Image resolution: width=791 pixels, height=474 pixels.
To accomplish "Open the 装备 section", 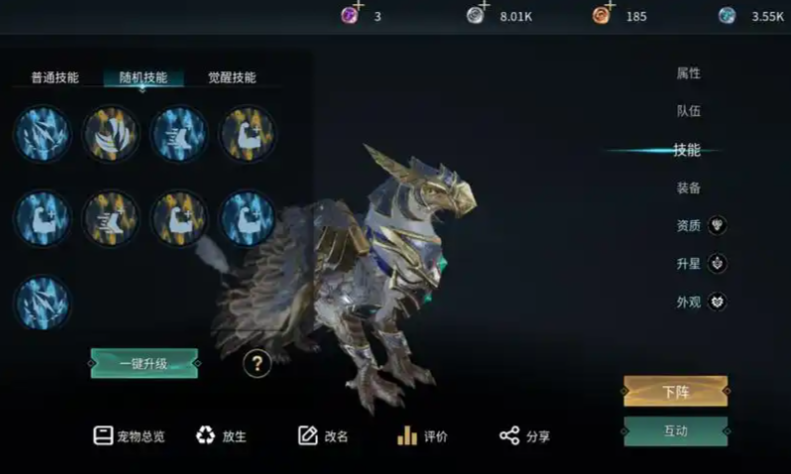I will [x=688, y=188].
